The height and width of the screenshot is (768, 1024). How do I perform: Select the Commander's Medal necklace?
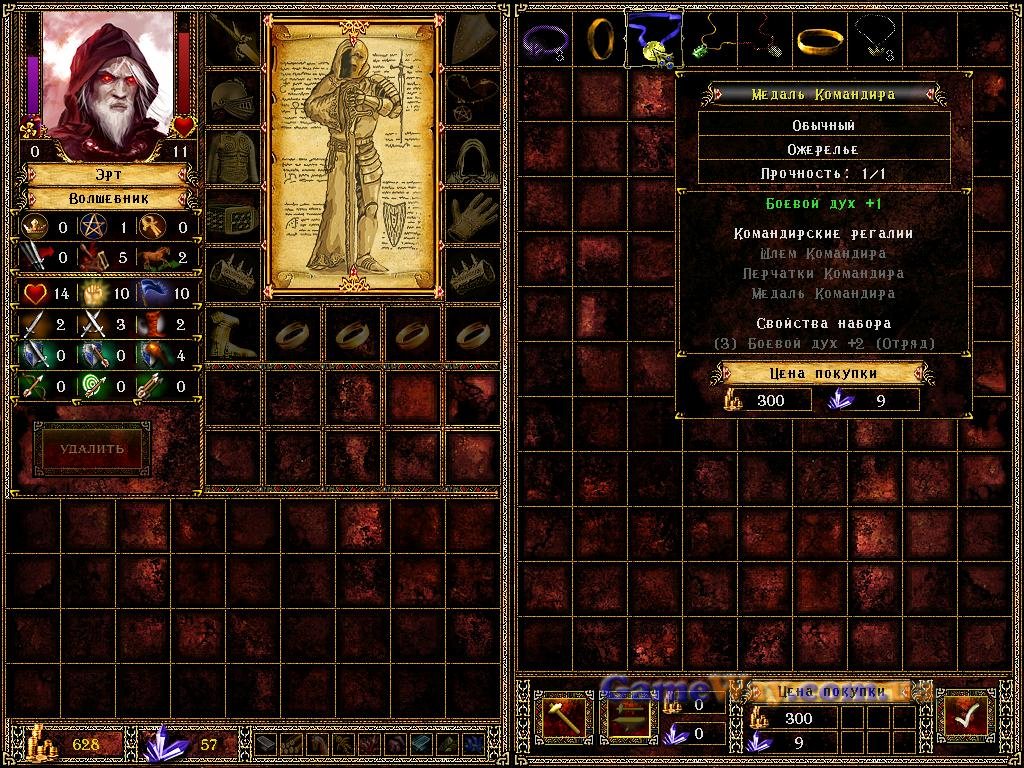653,38
